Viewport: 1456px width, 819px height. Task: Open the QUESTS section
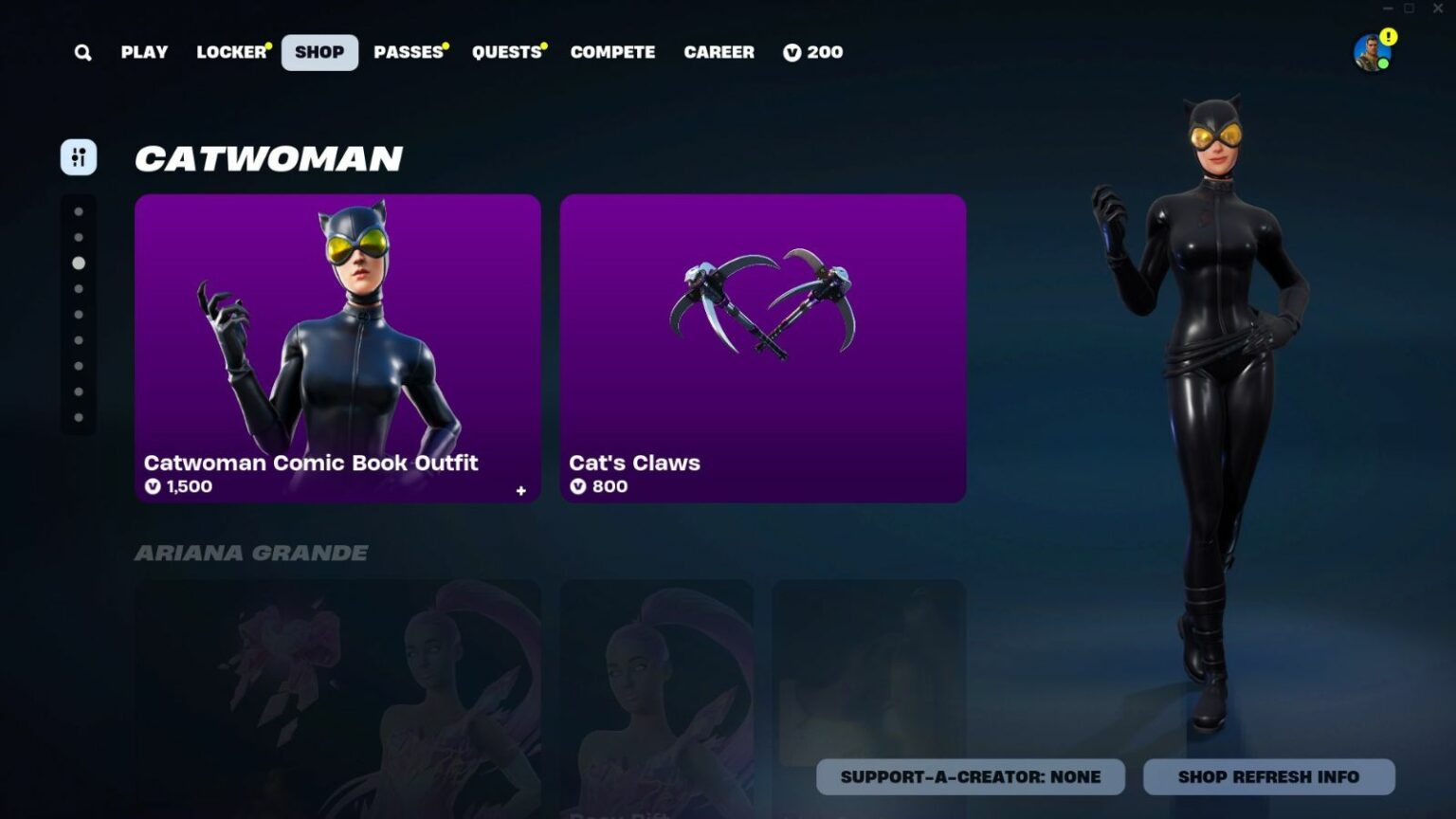point(507,52)
